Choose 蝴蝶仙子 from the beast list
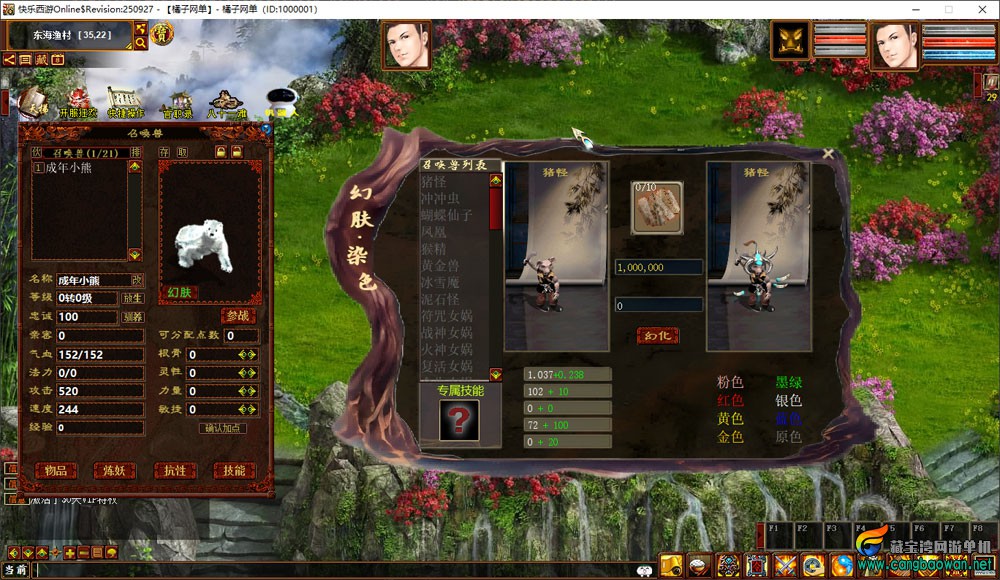Viewport: 1000px width, 580px height. [446, 215]
